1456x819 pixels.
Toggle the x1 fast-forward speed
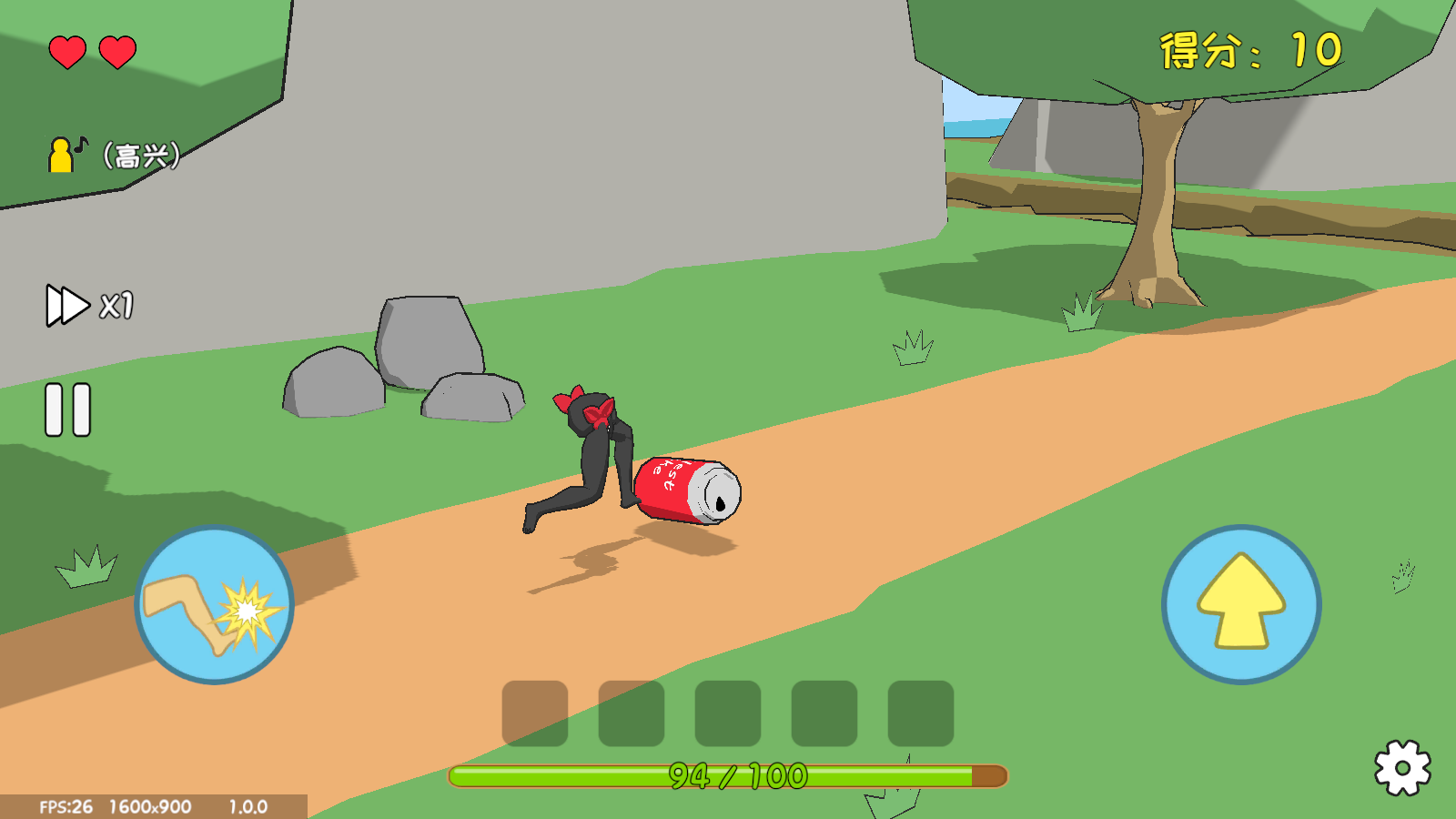point(89,306)
